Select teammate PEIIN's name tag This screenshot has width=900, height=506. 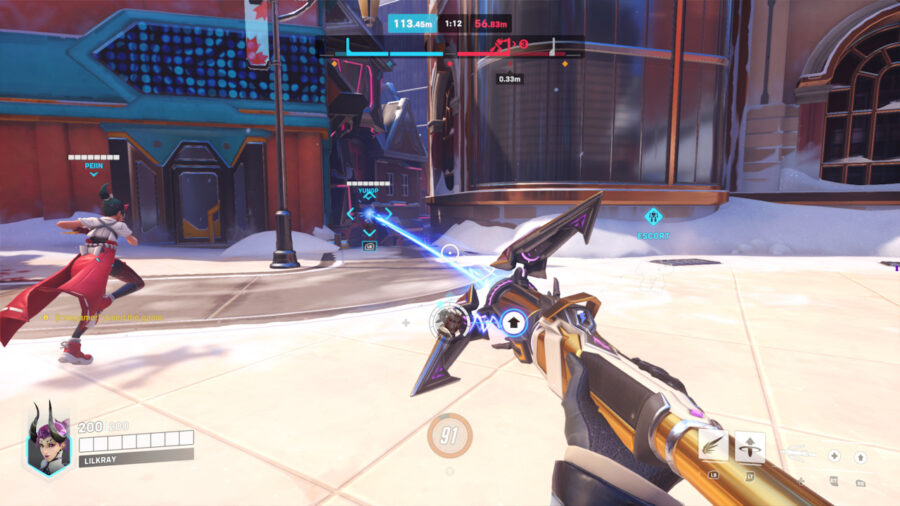click(94, 166)
